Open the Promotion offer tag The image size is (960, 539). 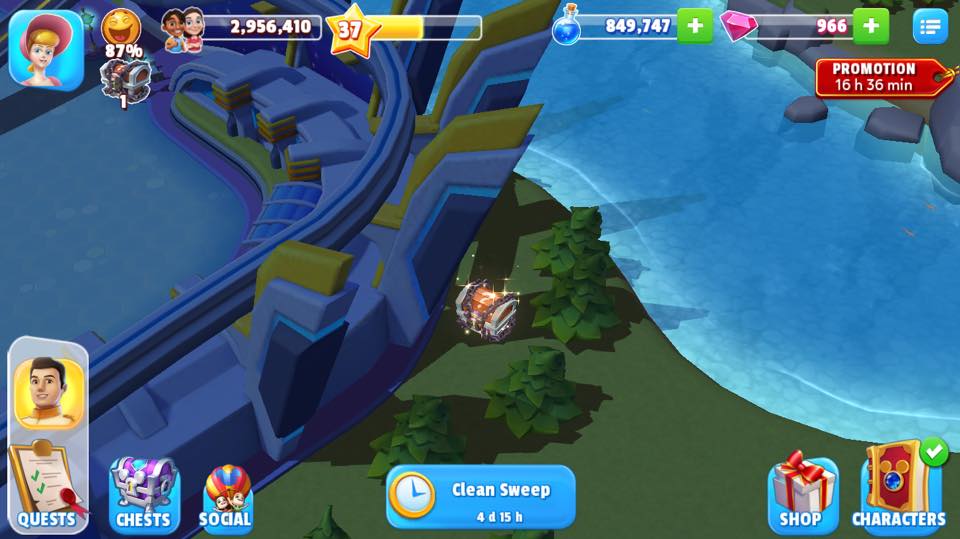click(x=880, y=77)
